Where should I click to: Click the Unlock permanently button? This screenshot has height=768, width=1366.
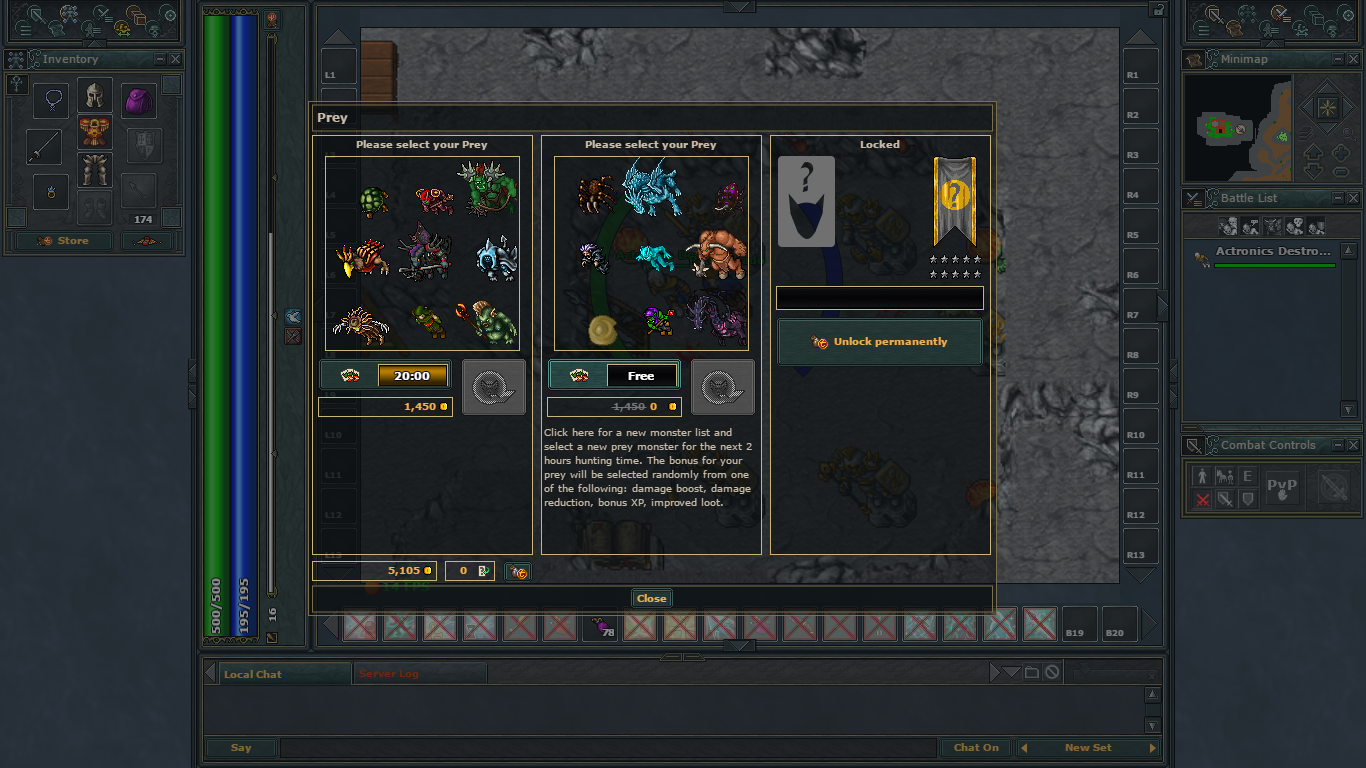[x=880, y=342]
